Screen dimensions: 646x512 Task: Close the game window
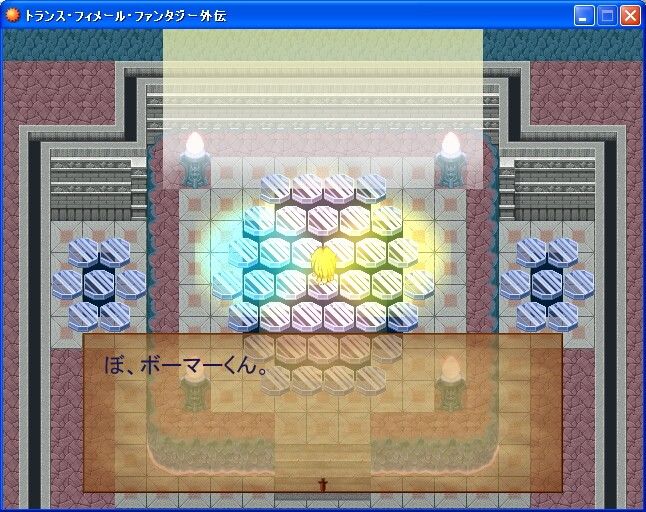click(630, 15)
